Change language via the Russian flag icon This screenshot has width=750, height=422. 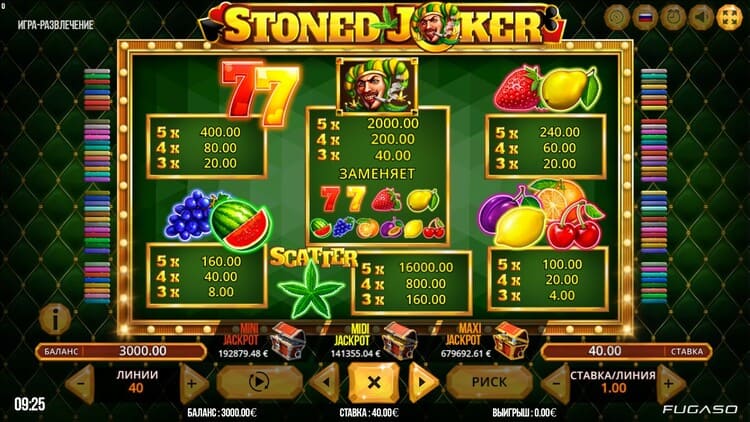645,18
